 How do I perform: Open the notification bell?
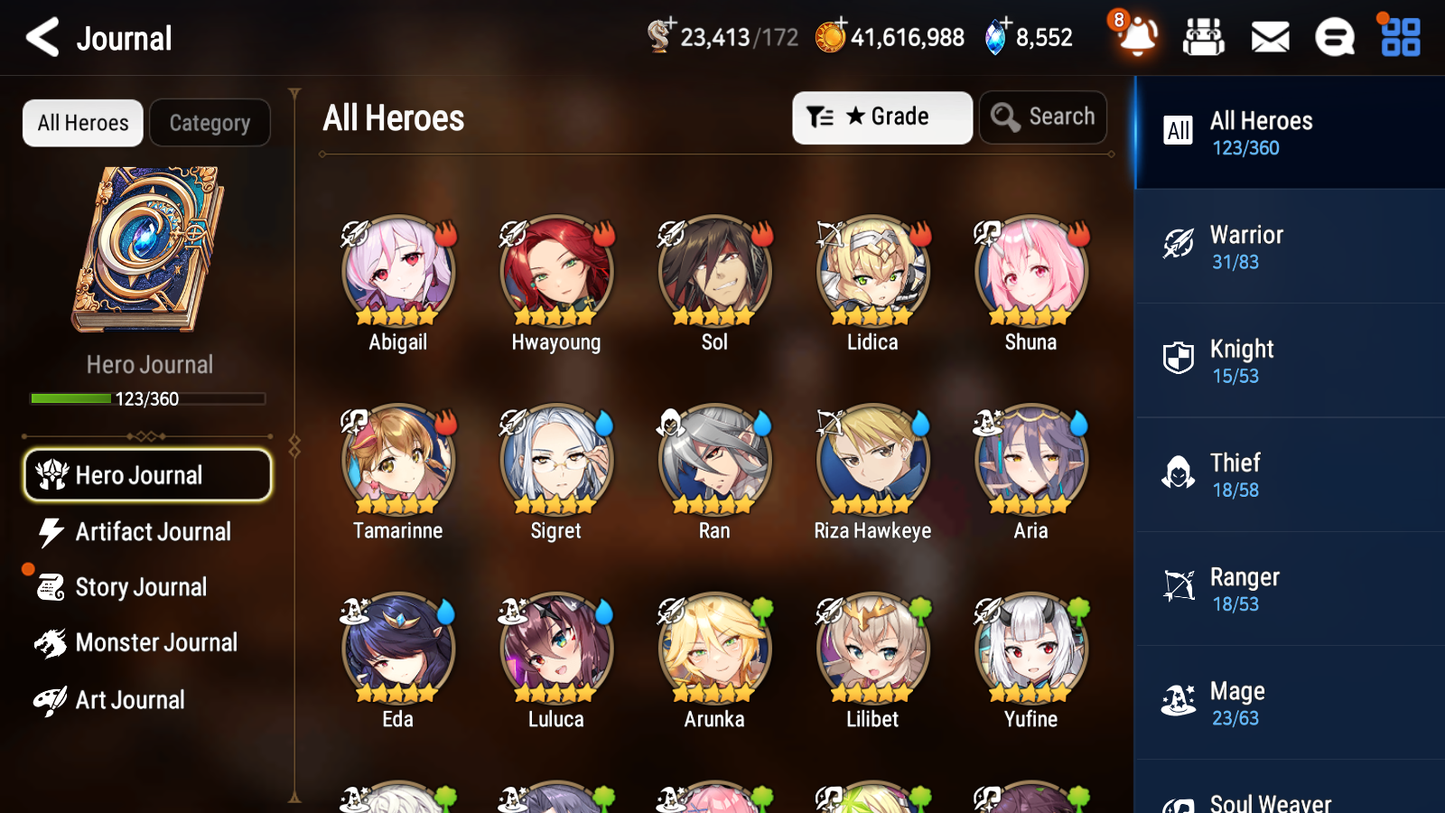1135,36
